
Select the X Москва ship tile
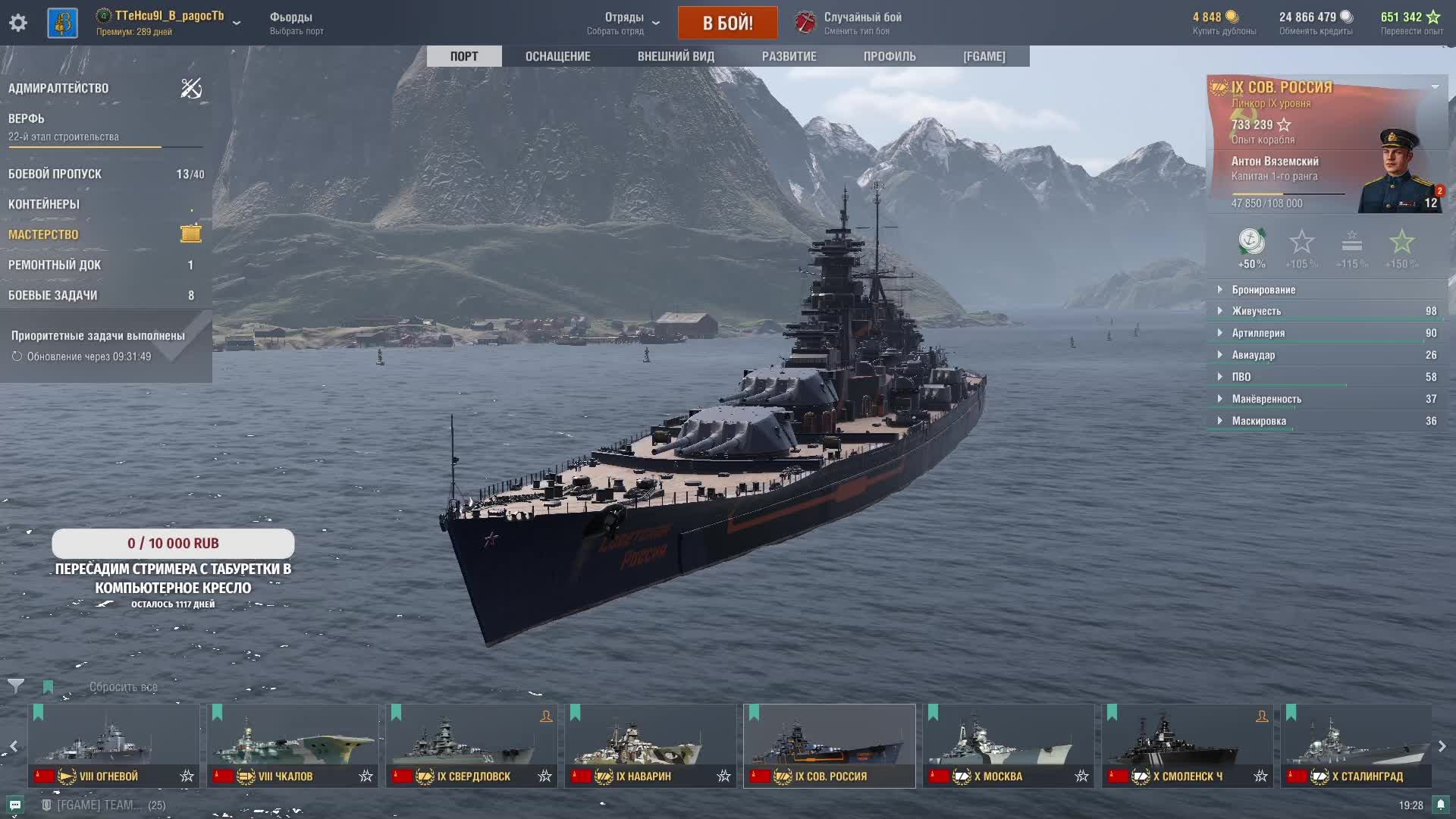point(1008,745)
